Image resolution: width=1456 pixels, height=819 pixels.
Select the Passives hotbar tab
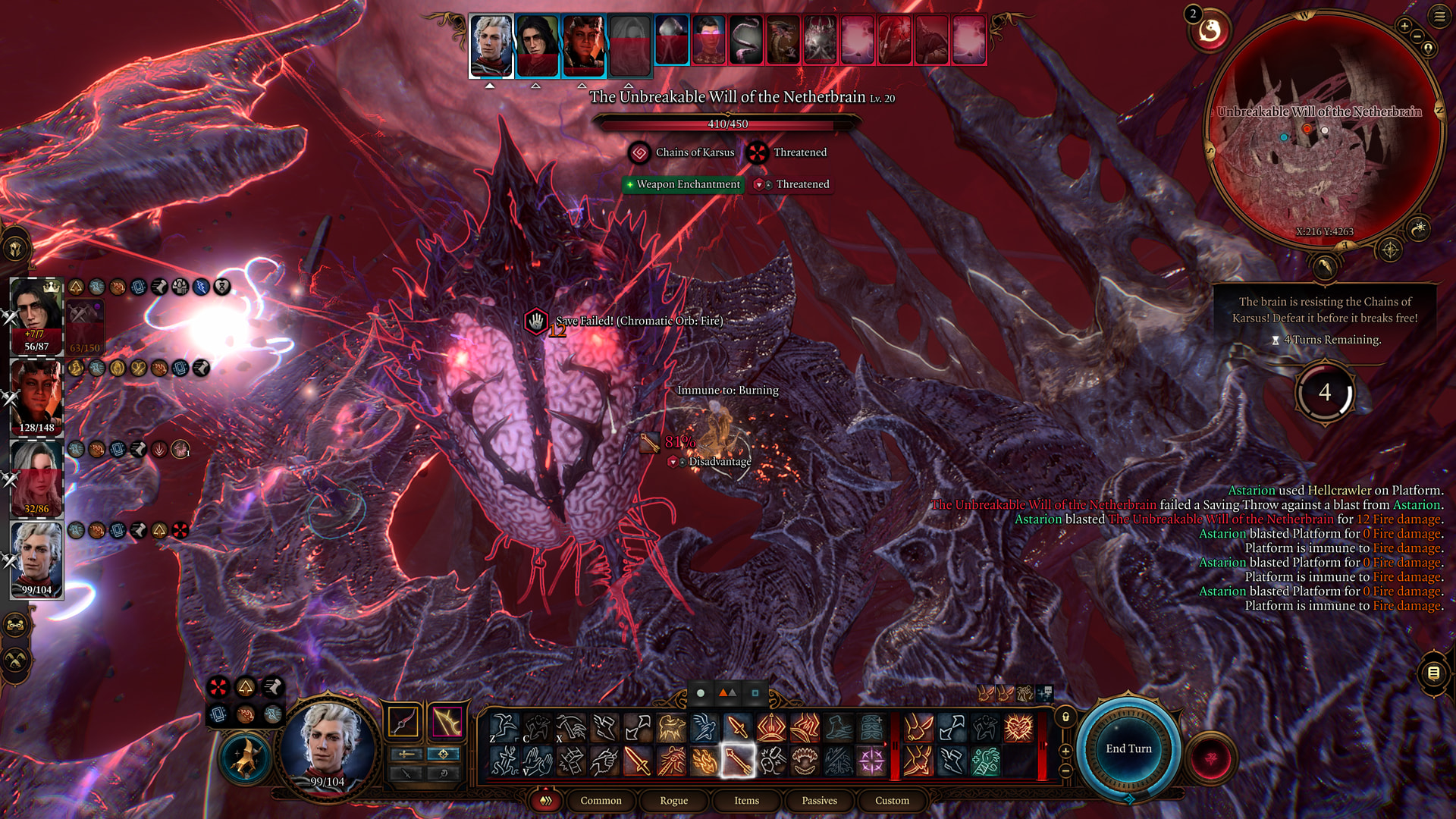819,801
